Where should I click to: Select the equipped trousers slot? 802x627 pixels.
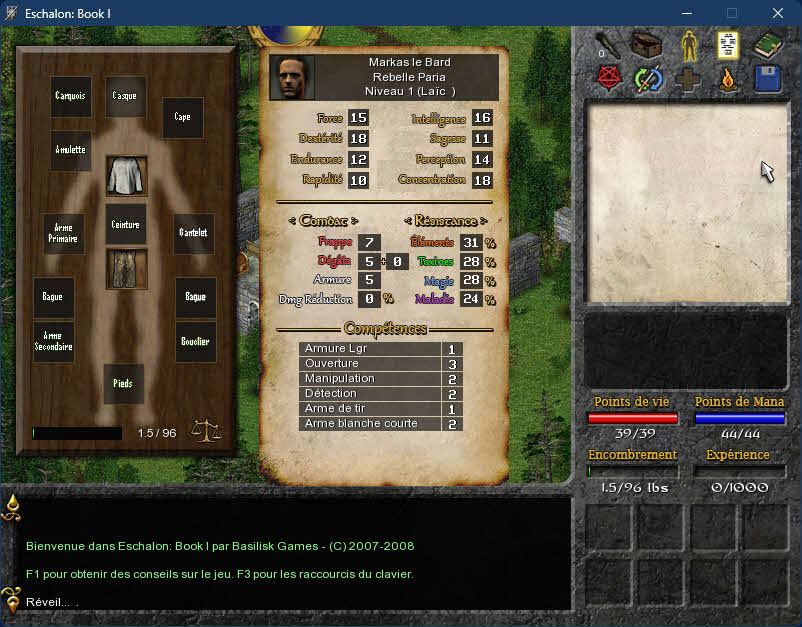(126, 269)
